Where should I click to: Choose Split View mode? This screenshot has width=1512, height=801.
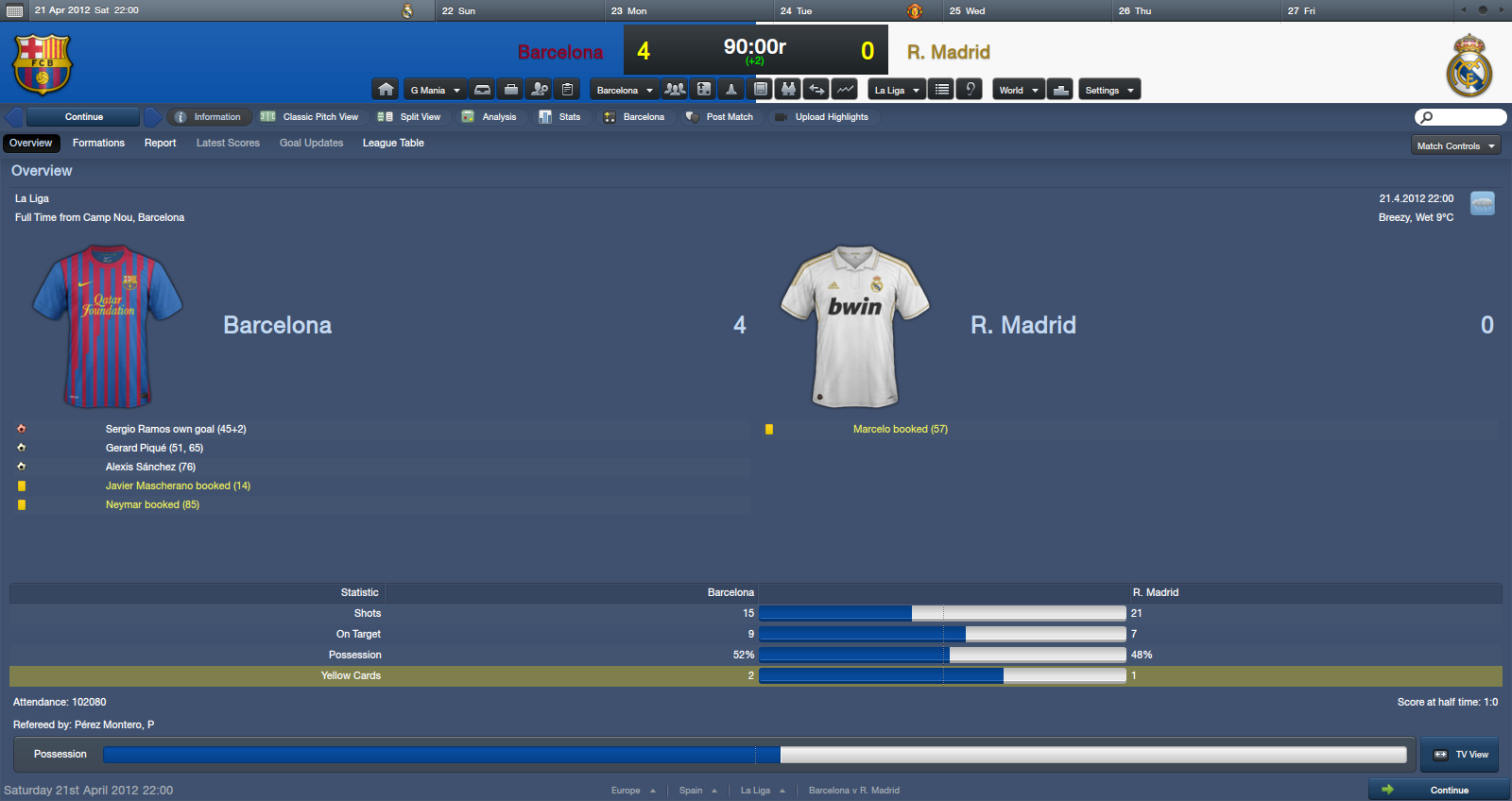[x=410, y=117]
